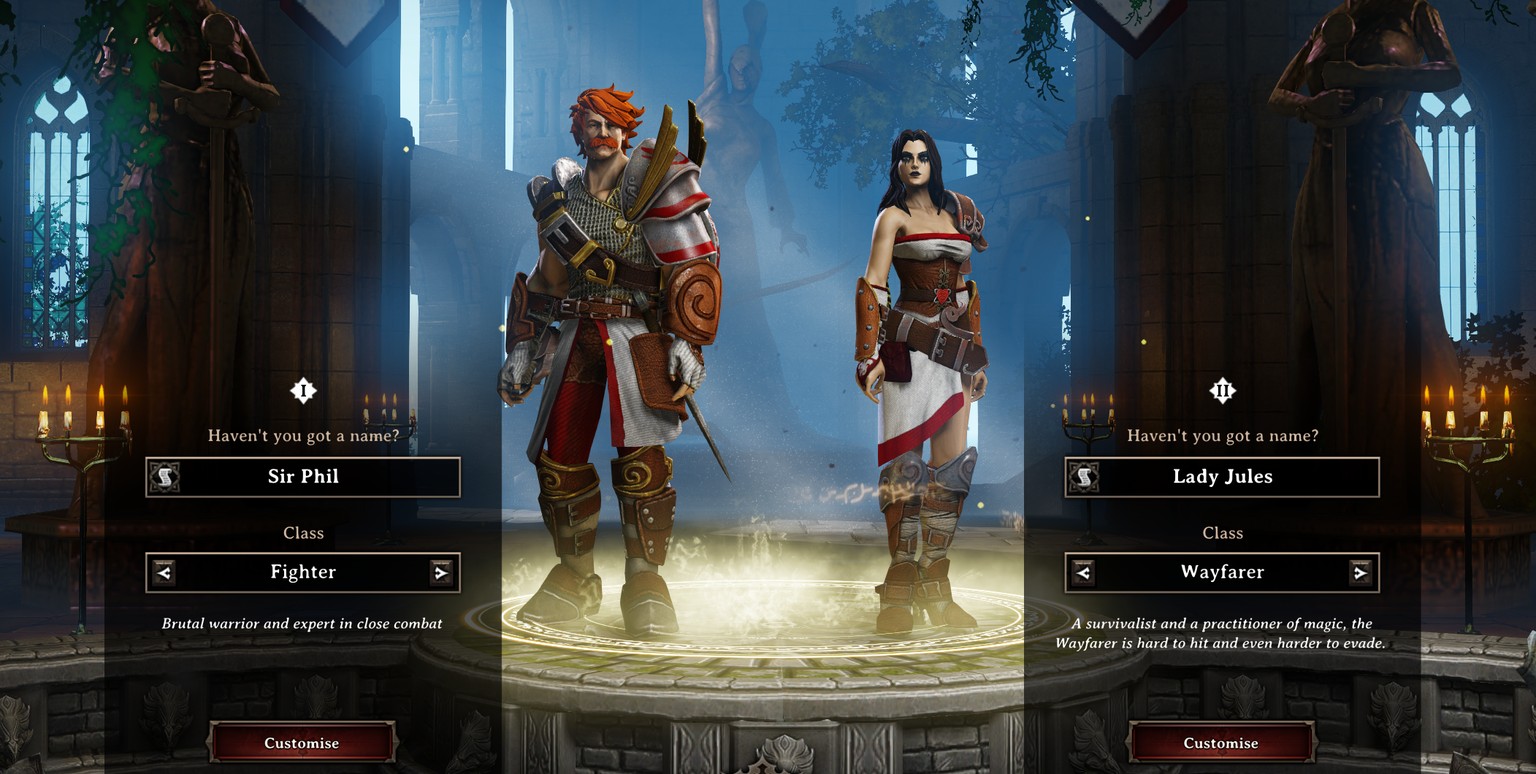1536x774 pixels.
Task: Cycle to next class after Wayfarer
Action: click(x=1359, y=573)
